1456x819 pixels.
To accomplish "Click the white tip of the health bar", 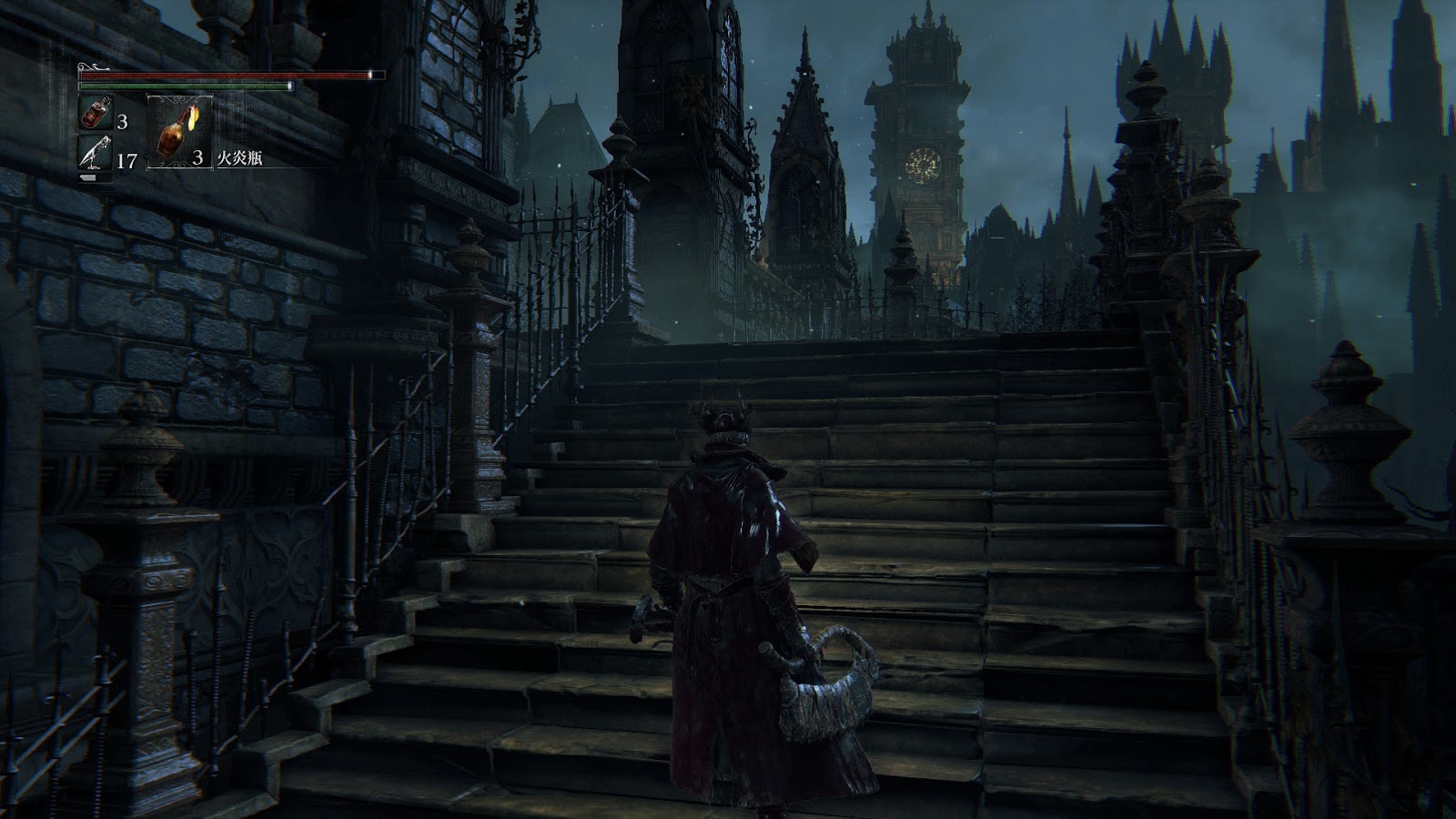I will 371,75.
